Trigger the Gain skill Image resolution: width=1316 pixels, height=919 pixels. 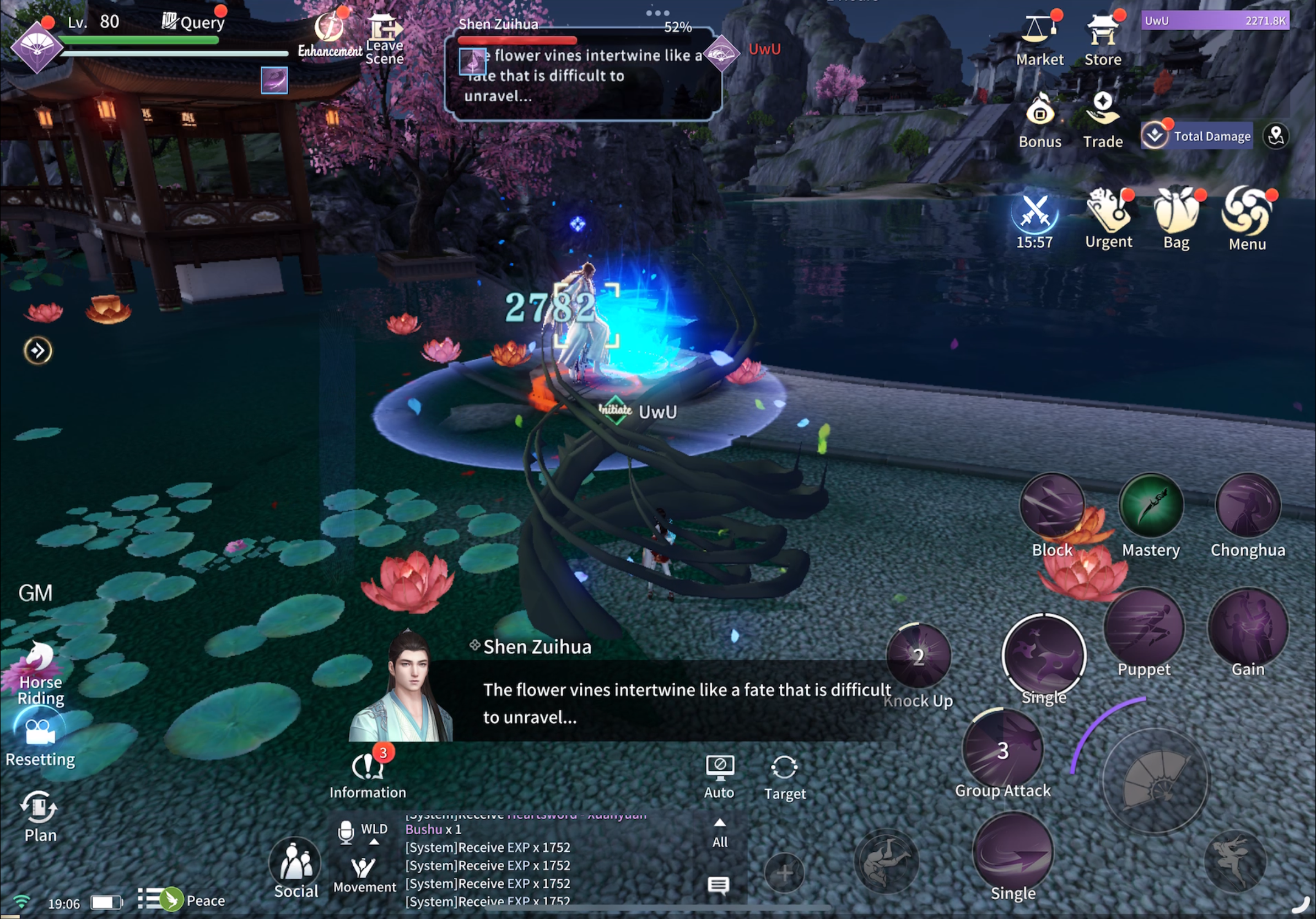[1247, 628]
